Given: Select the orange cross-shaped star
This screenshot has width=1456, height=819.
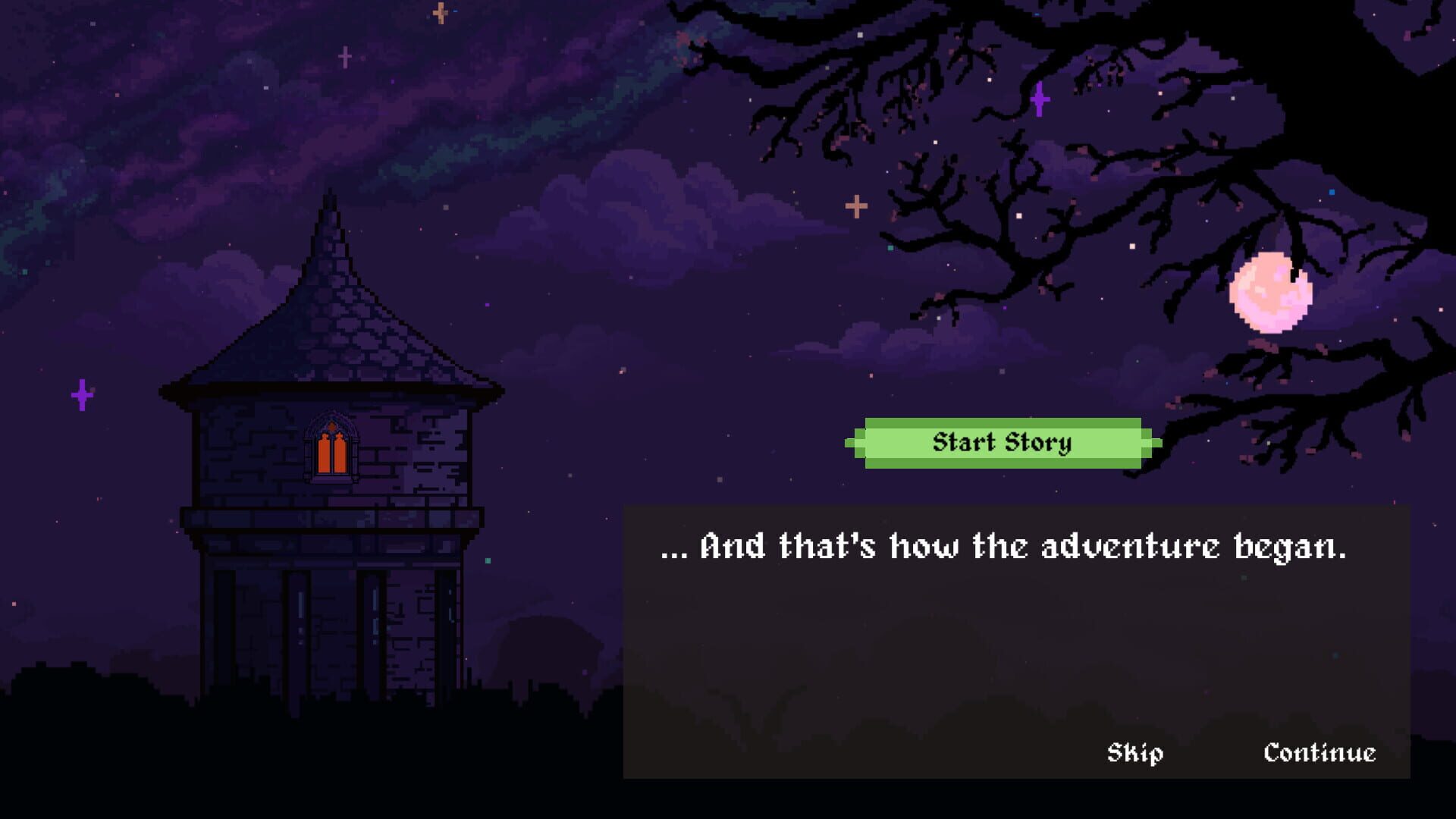Looking at the screenshot, I should [x=855, y=205].
